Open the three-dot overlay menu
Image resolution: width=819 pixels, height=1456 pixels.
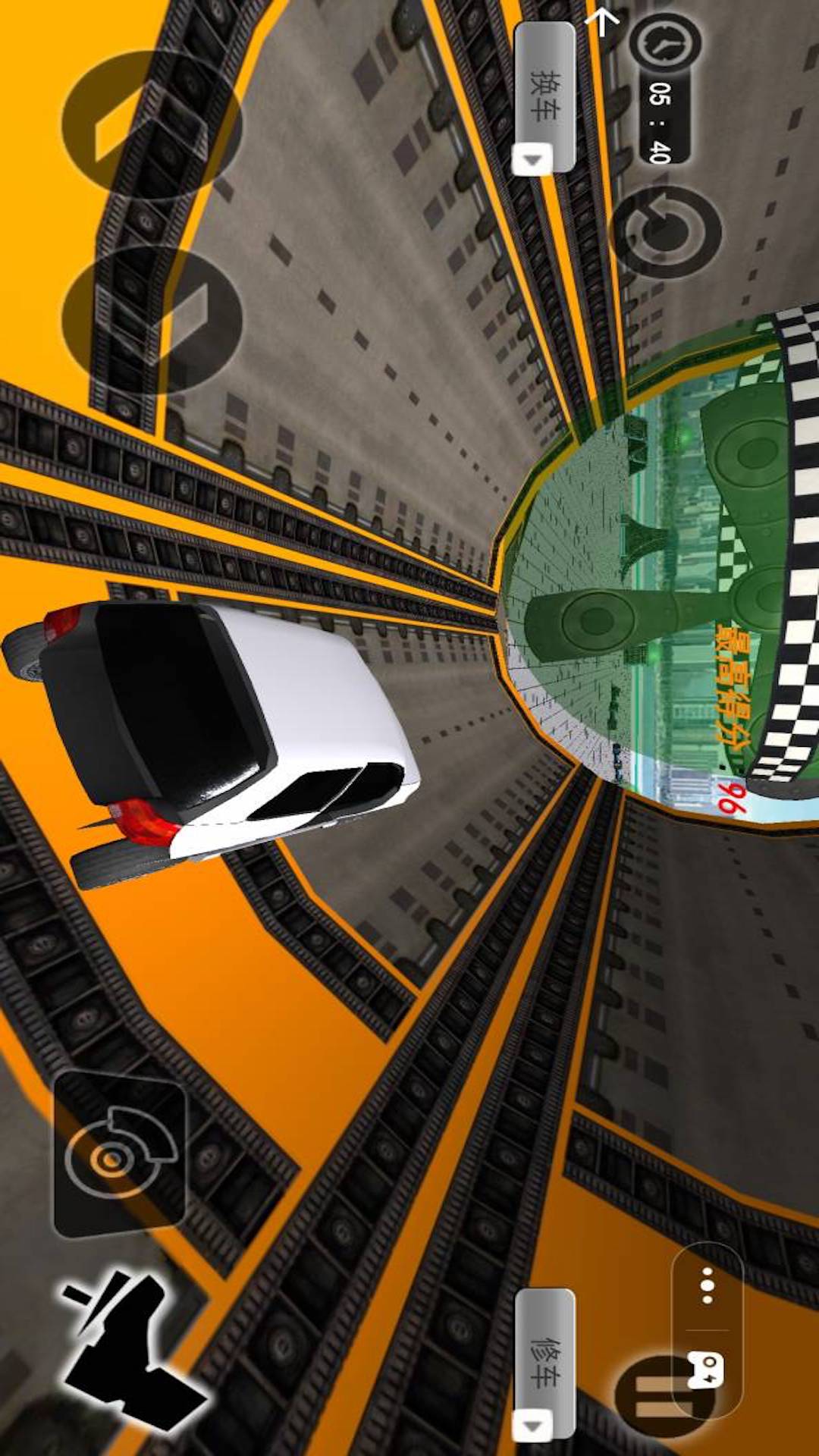tap(707, 1285)
